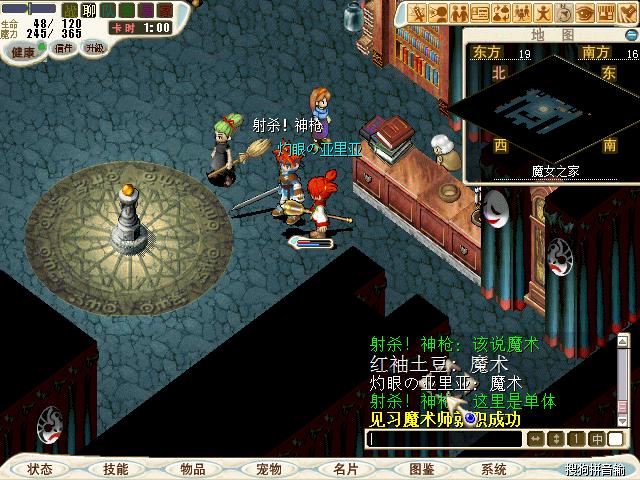Click the chat text input box
640x480 pixels.
pos(444,439)
